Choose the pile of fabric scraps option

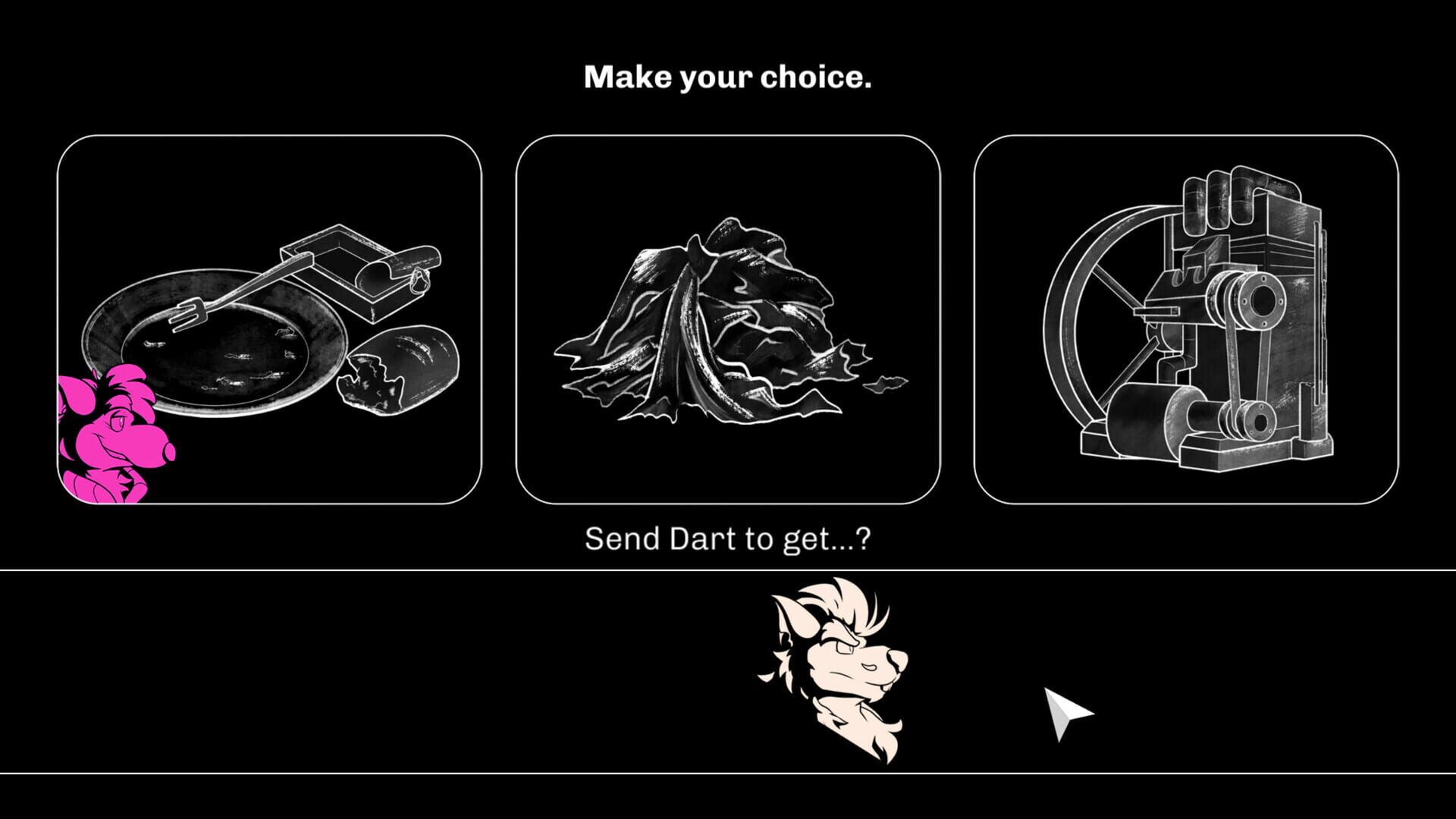(728, 318)
